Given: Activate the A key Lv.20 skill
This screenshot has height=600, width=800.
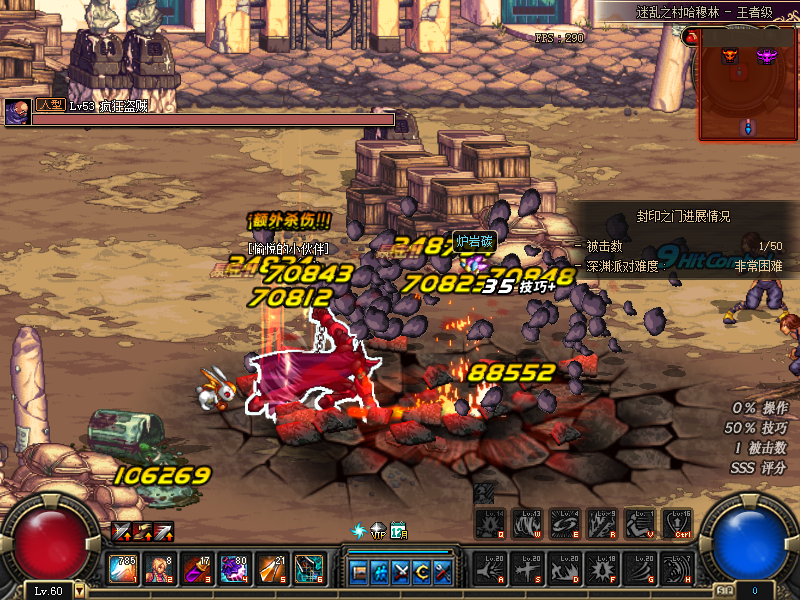Looking at the screenshot, I should [x=490, y=568].
